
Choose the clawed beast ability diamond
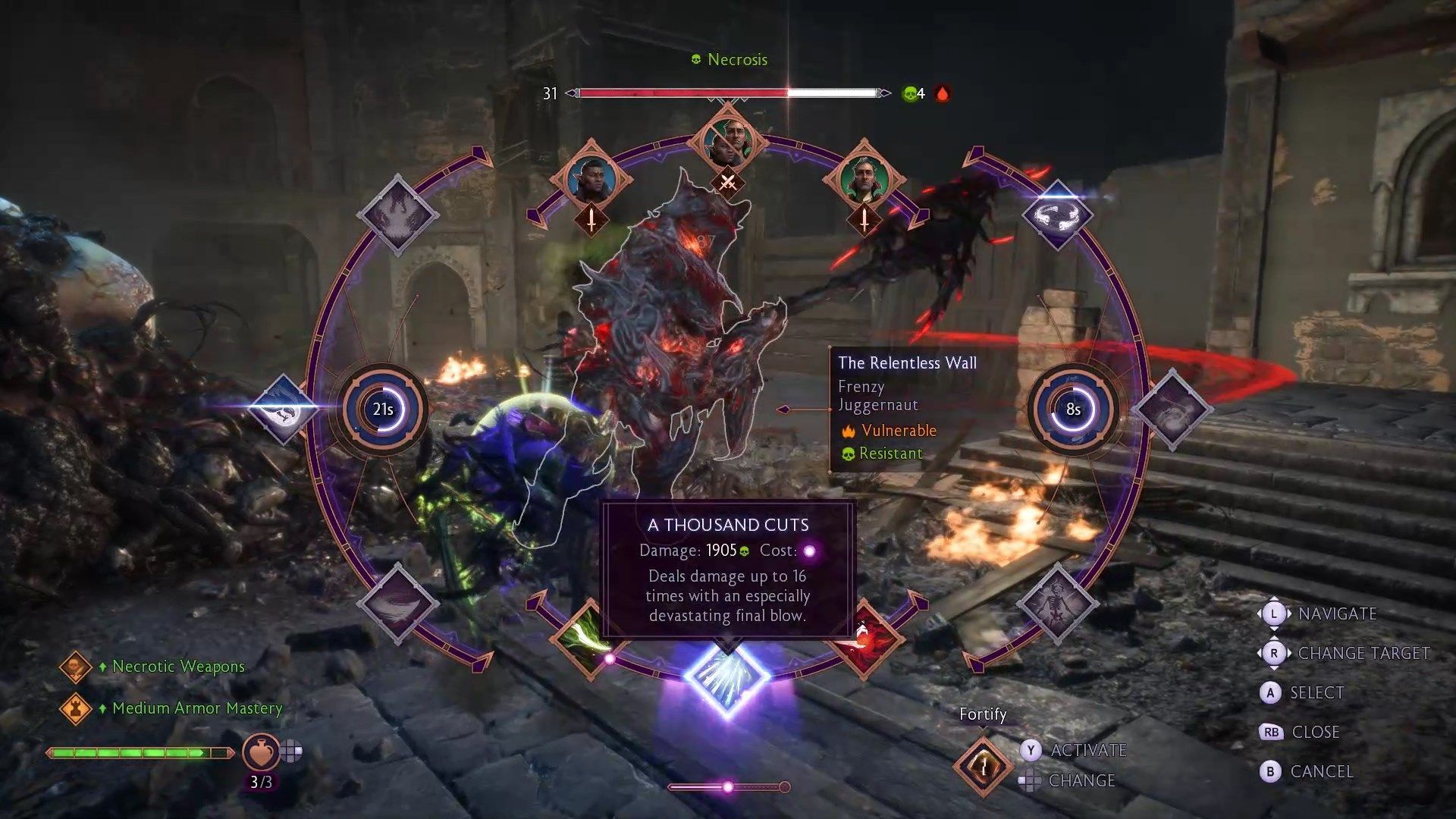(x=398, y=214)
